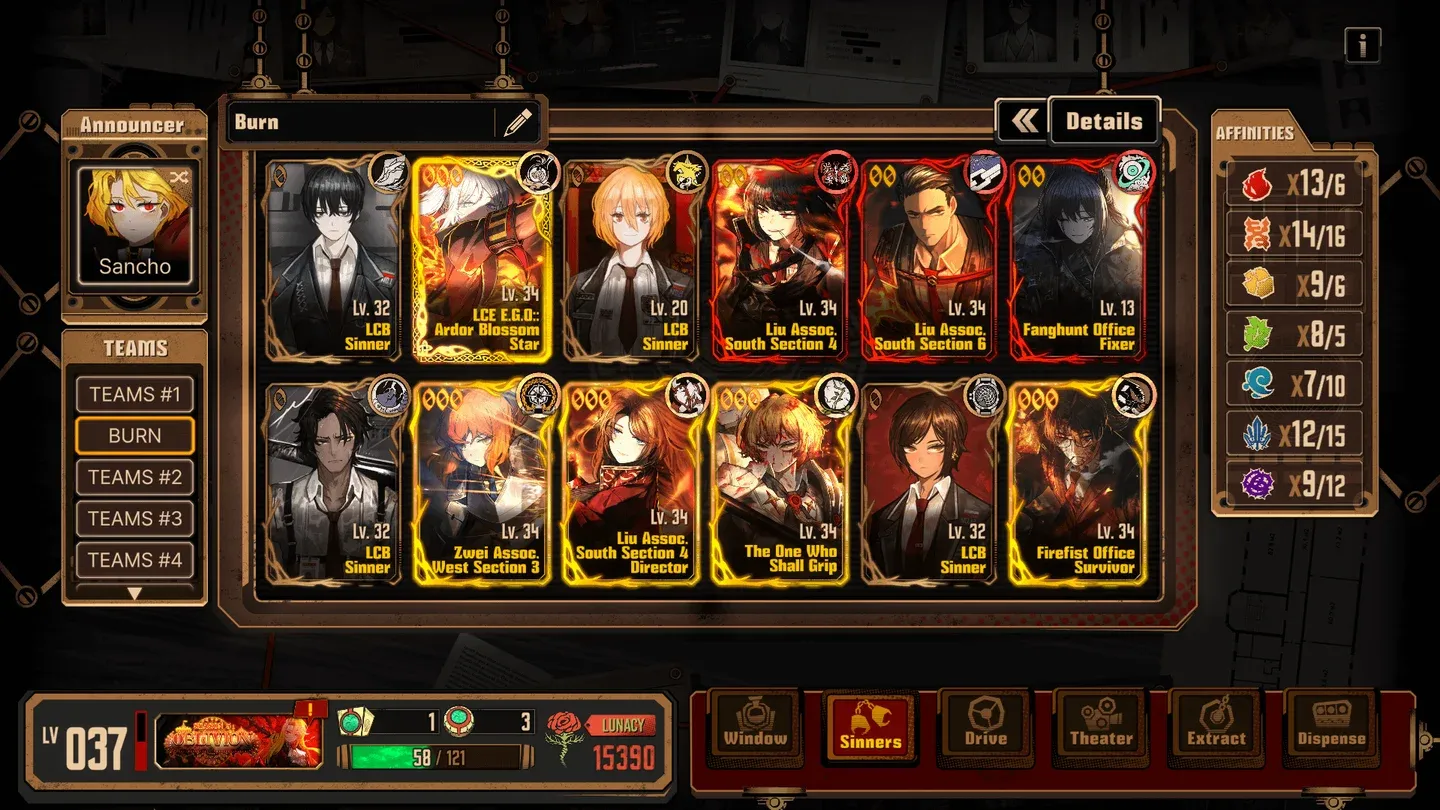Screen dimensions: 1440x810
Task: Select the Firefist Office Survivor card
Action: 1078,483
